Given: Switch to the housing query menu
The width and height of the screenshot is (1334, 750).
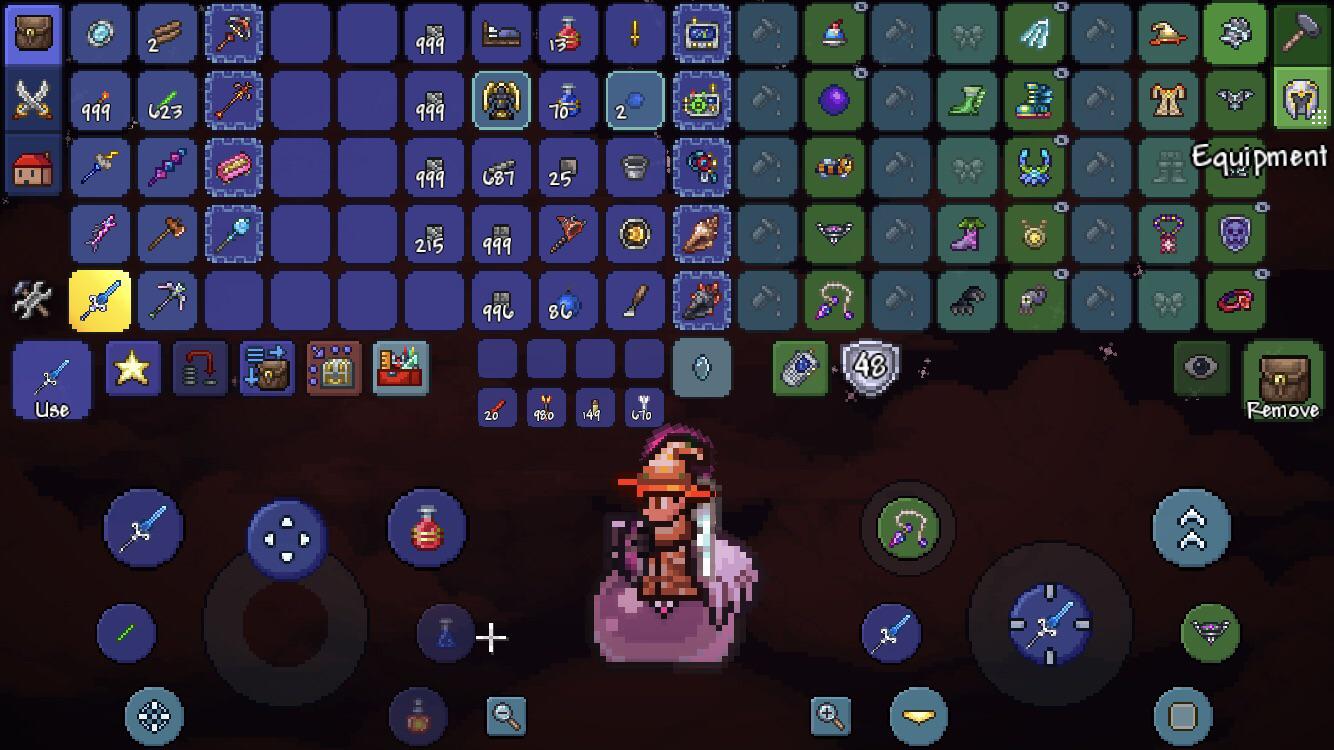Looking at the screenshot, I should pyautogui.click(x=33, y=167).
